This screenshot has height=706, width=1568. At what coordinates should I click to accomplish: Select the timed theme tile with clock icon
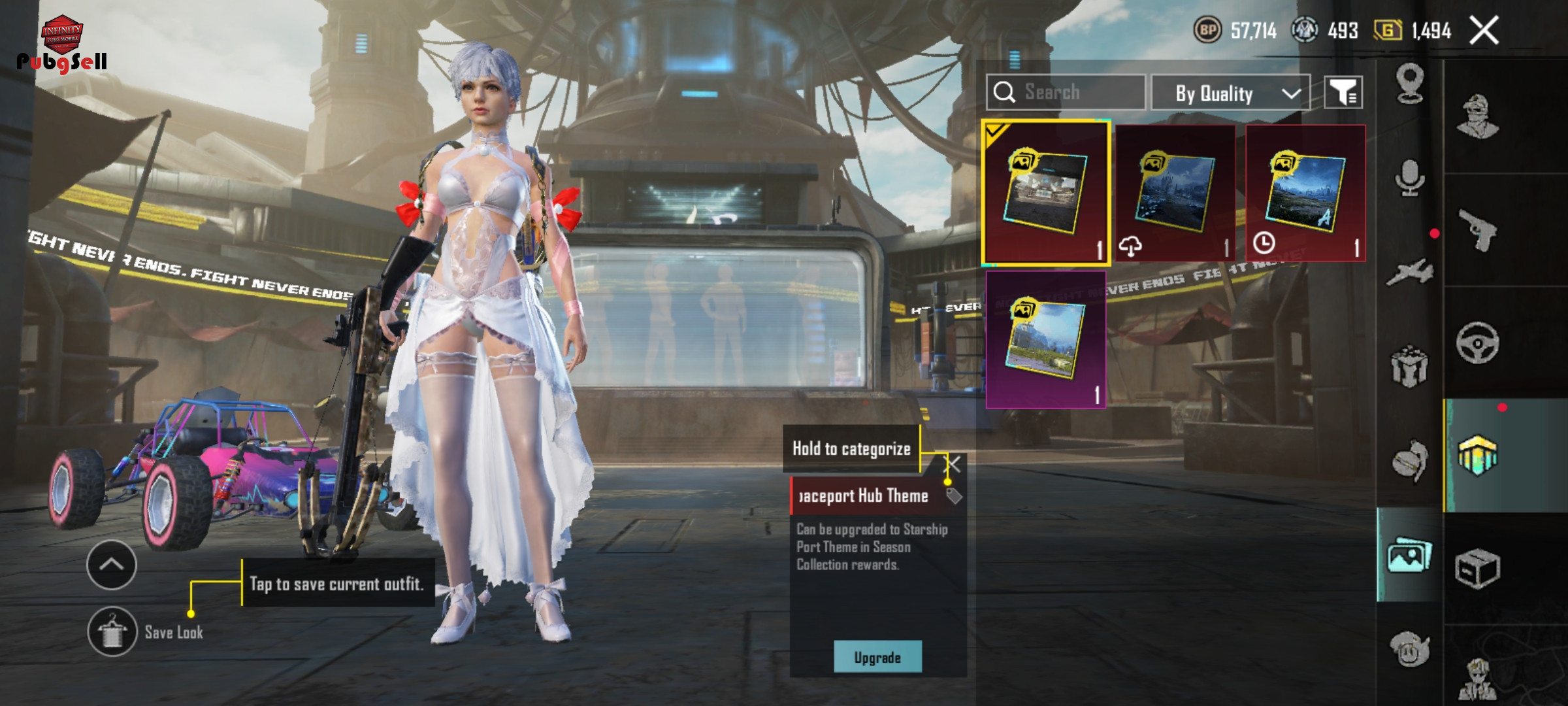[x=1305, y=193]
